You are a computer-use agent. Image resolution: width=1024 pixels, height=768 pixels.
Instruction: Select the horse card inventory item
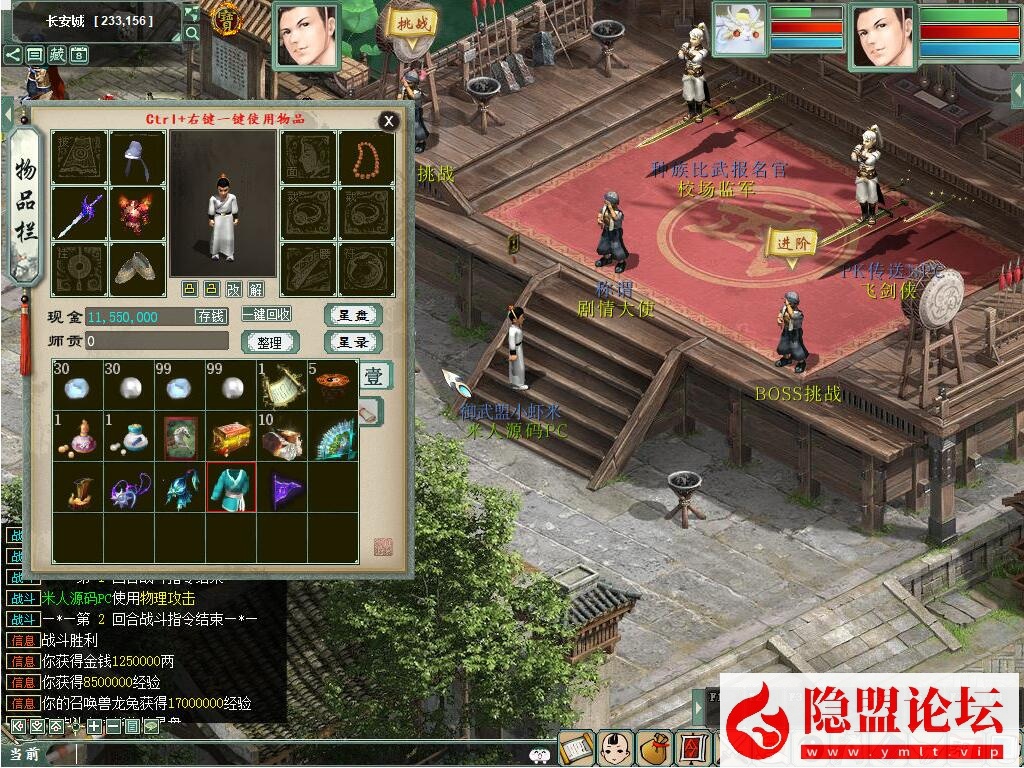[x=181, y=436]
